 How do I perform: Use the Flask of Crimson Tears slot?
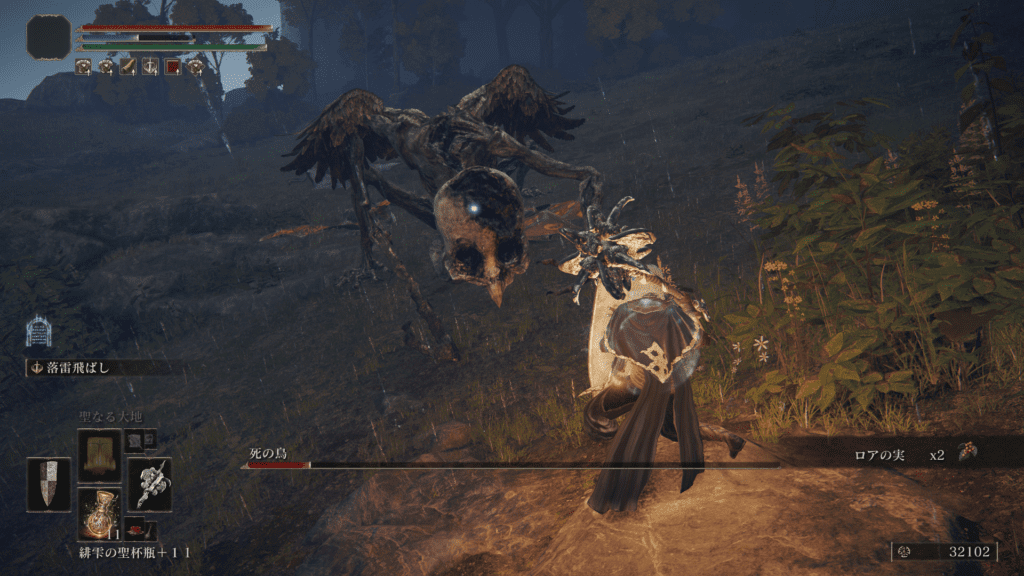click(x=99, y=515)
